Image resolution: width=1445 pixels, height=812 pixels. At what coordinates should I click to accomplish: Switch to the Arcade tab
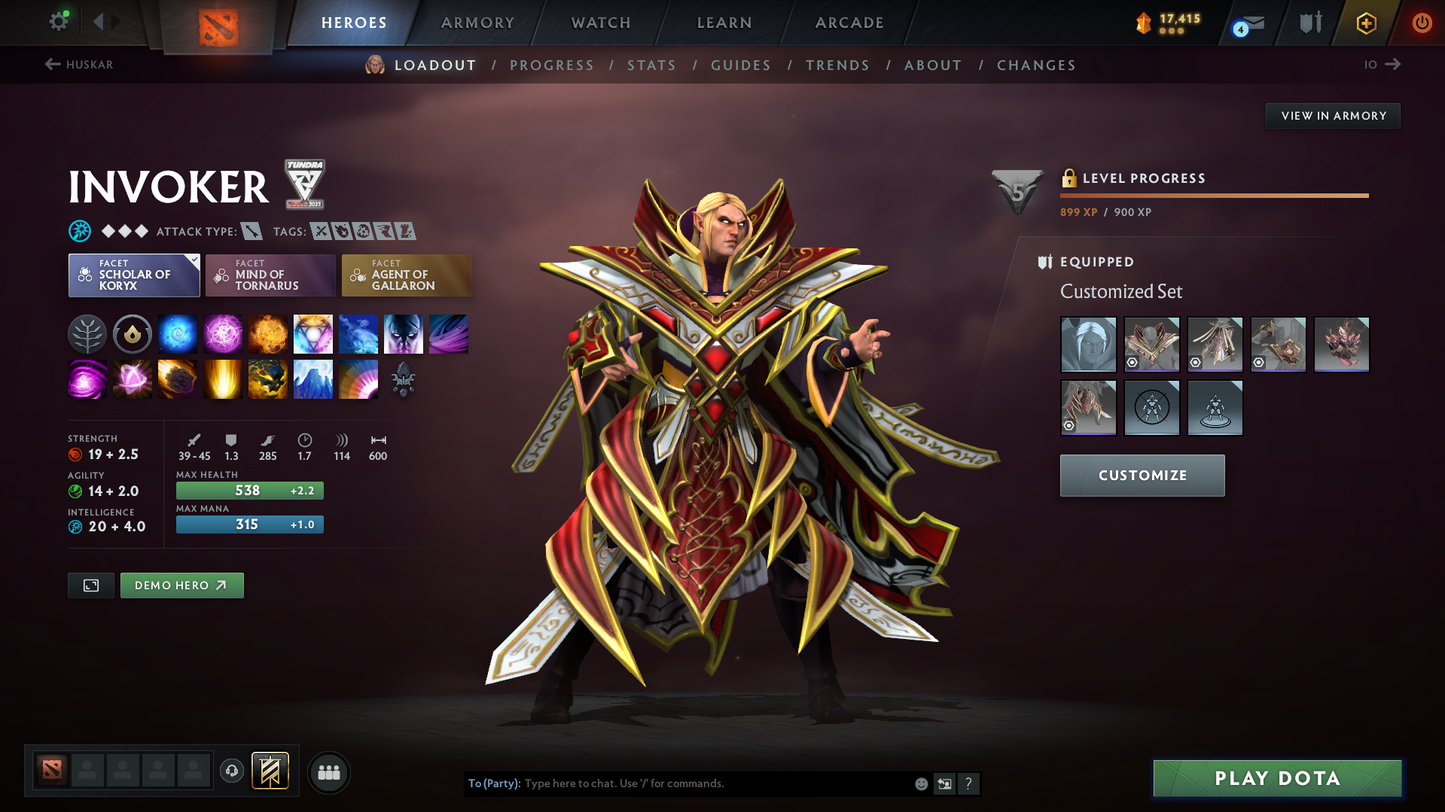coord(849,23)
